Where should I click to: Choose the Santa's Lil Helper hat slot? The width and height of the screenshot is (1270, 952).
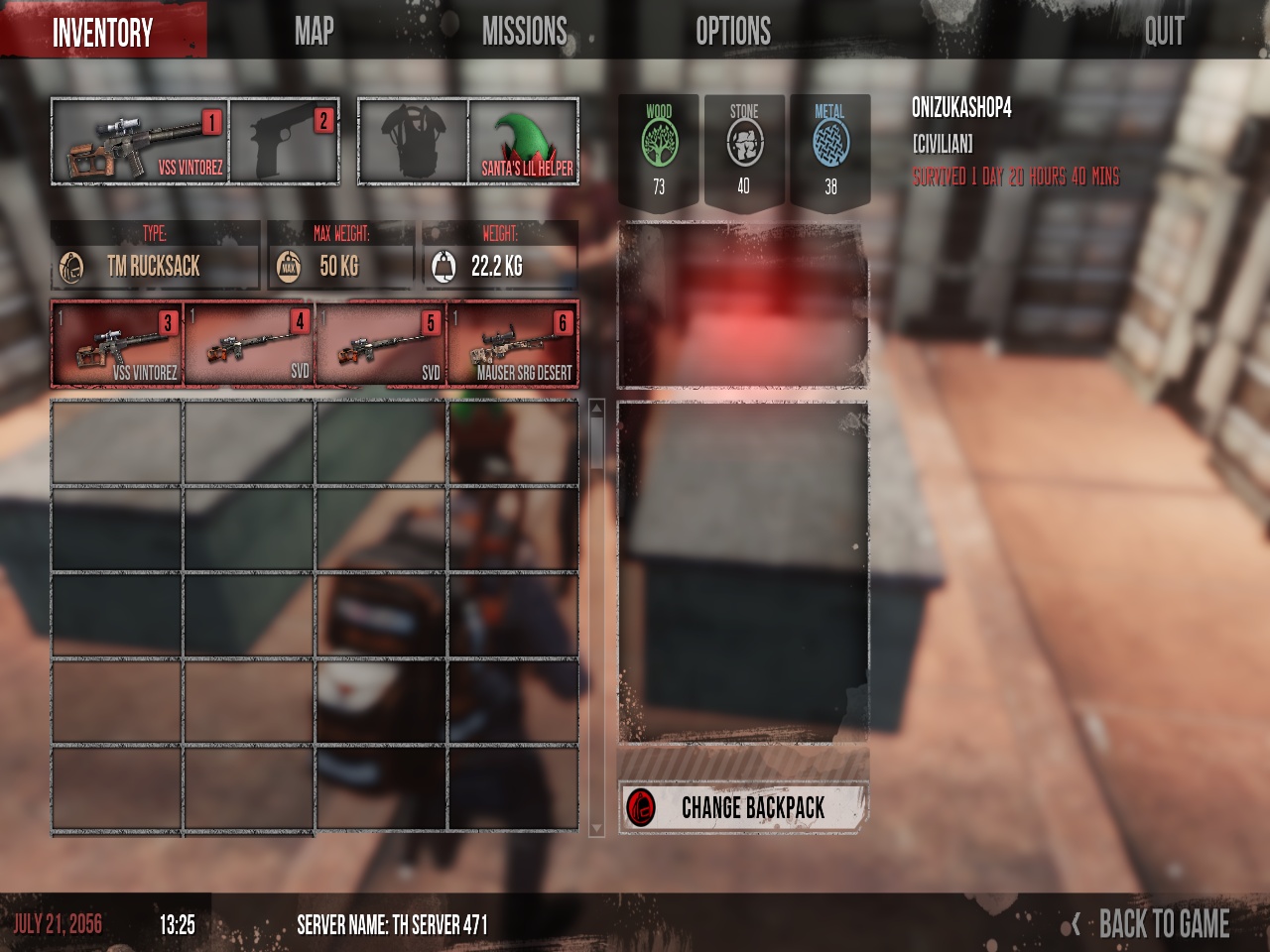coord(524,141)
